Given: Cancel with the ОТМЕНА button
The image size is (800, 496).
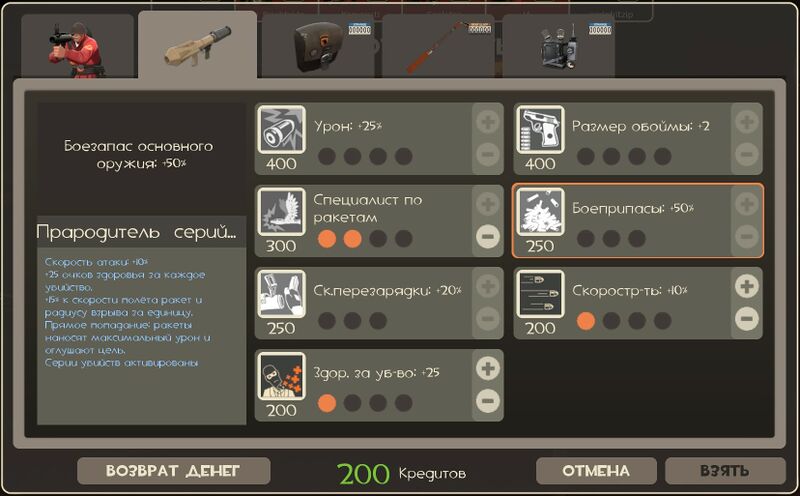Looking at the screenshot, I should point(596,471).
